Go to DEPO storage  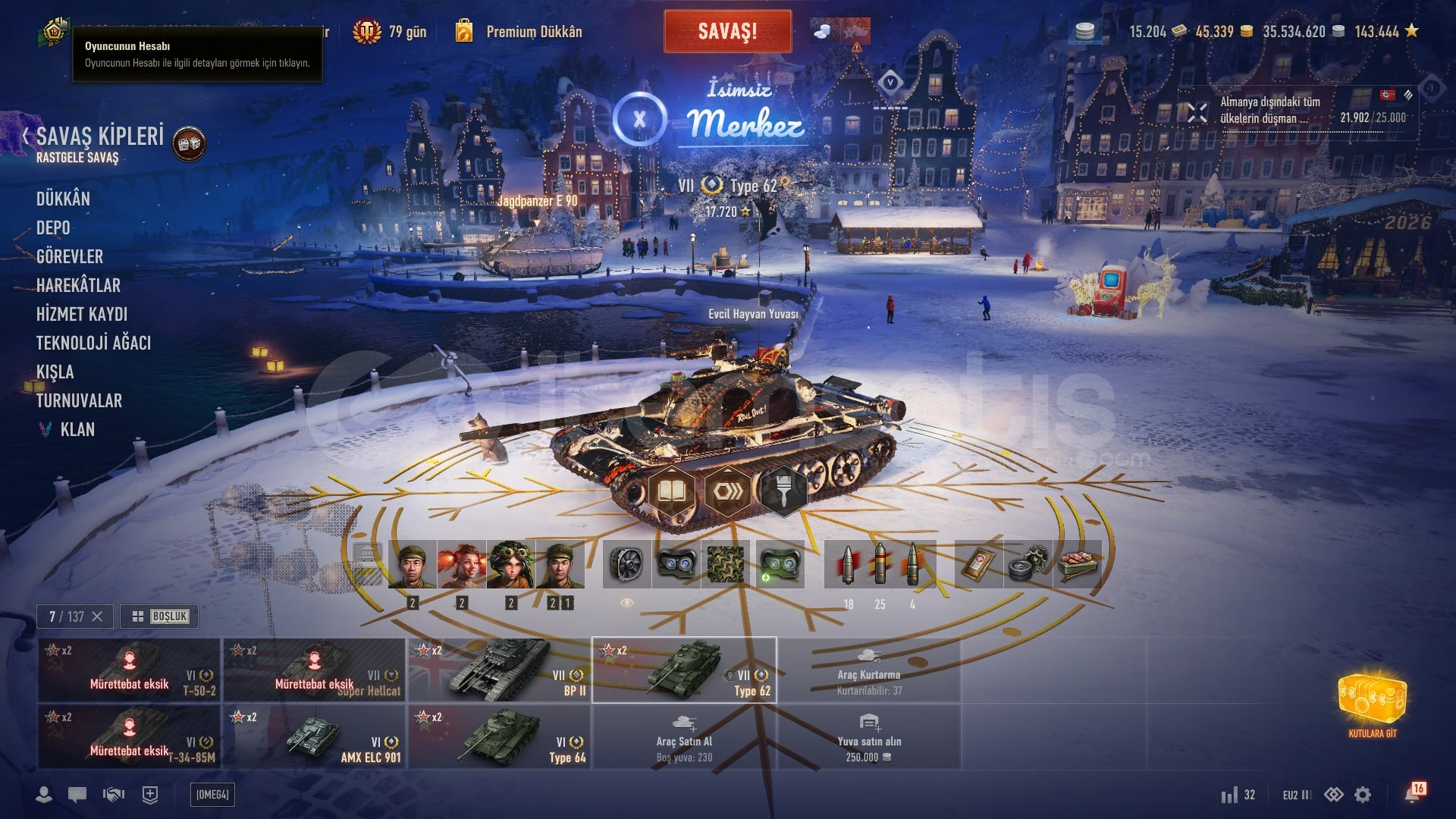click(53, 228)
